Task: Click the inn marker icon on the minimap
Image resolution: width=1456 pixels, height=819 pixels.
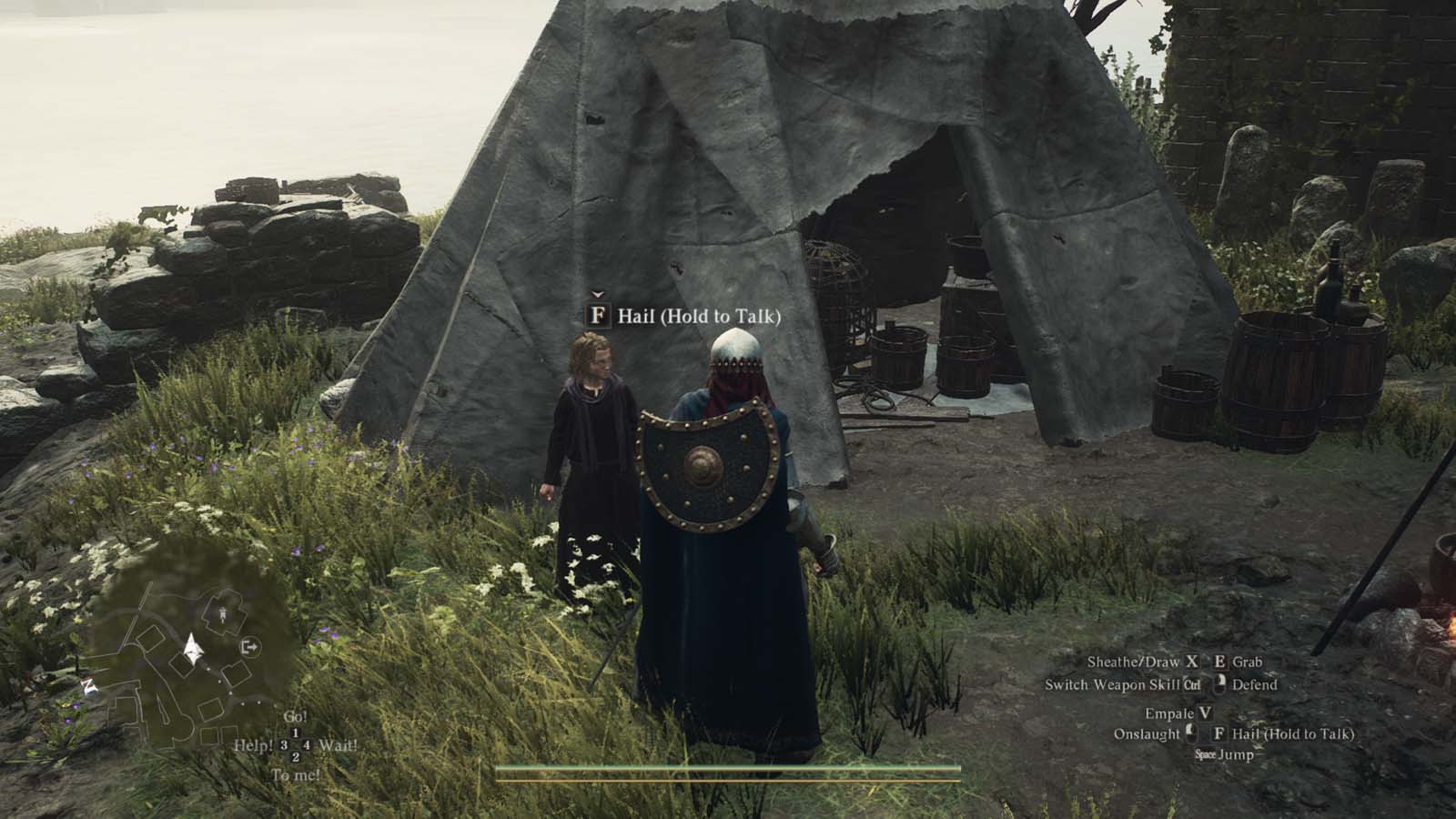Action: 223,614
